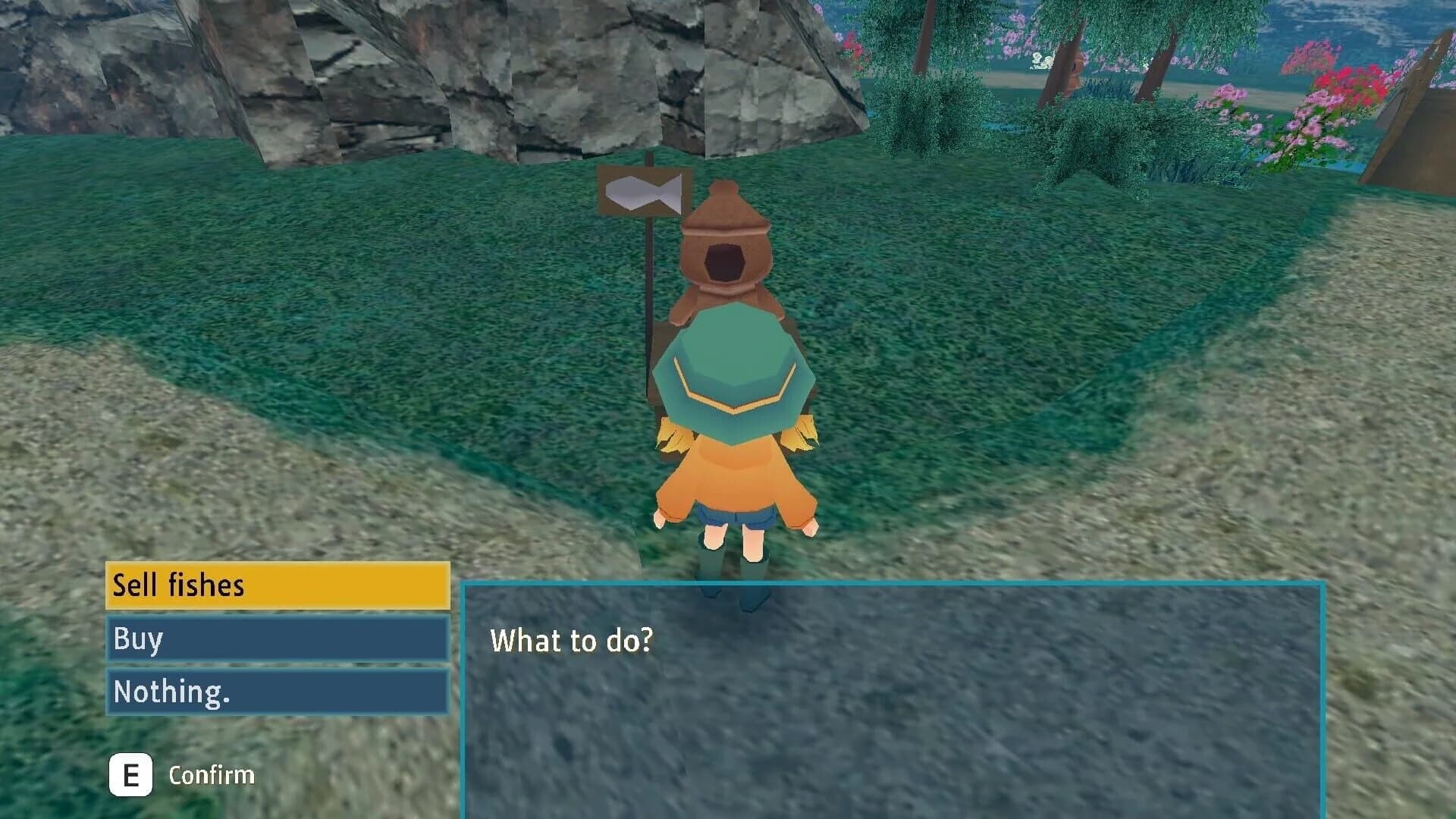Click the wooden signpost pole
1456x819 pixels.
(x=649, y=318)
